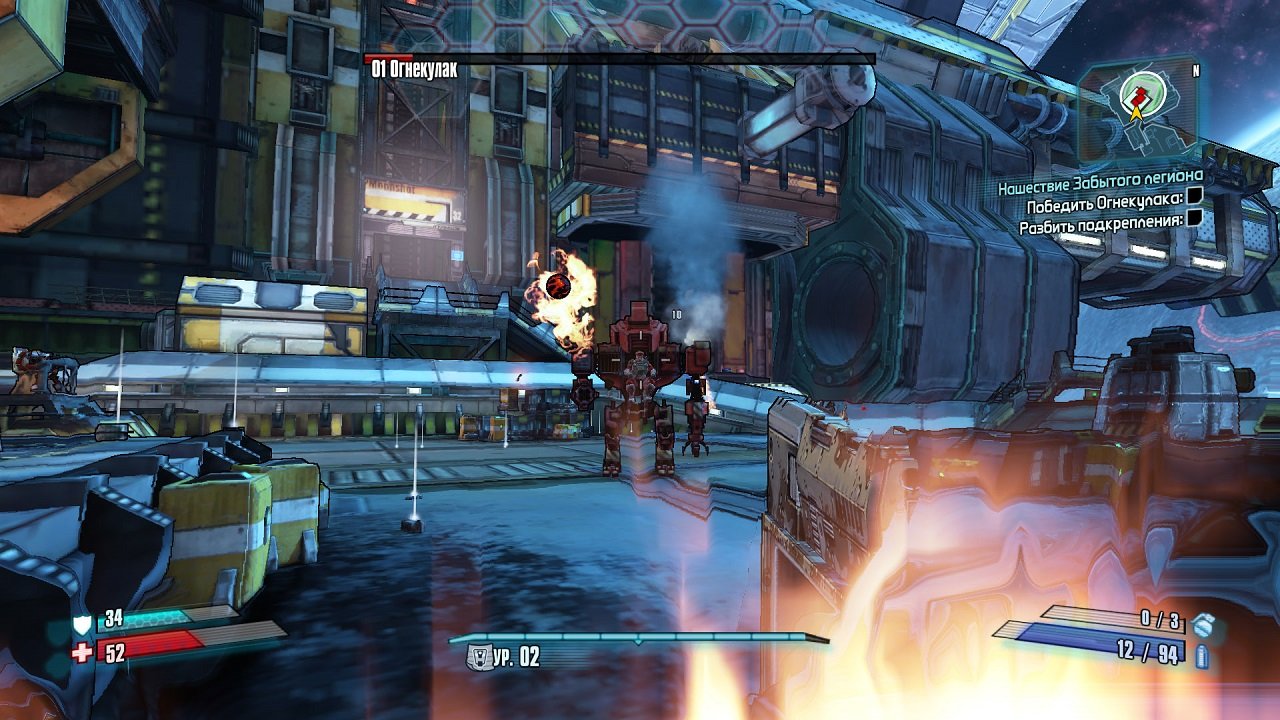Screen dimensions: 1280x720
Task: Click the yellow player arrow on the minimap
Action: point(1136,112)
